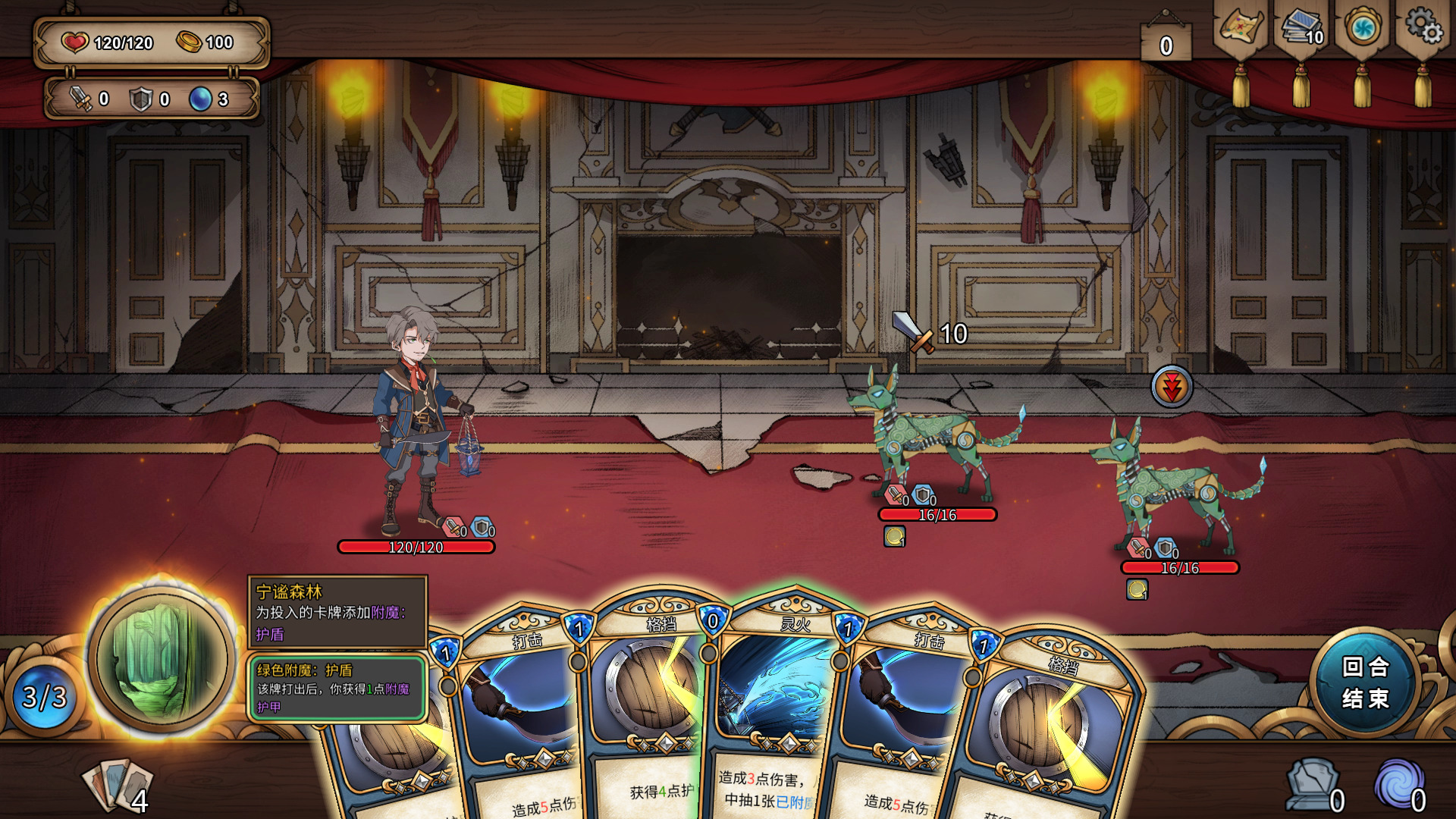Image resolution: width=1456 pixels, height=819 pixels.
Task: Open the settings gear menu
Action: [x=1423, y=29]
